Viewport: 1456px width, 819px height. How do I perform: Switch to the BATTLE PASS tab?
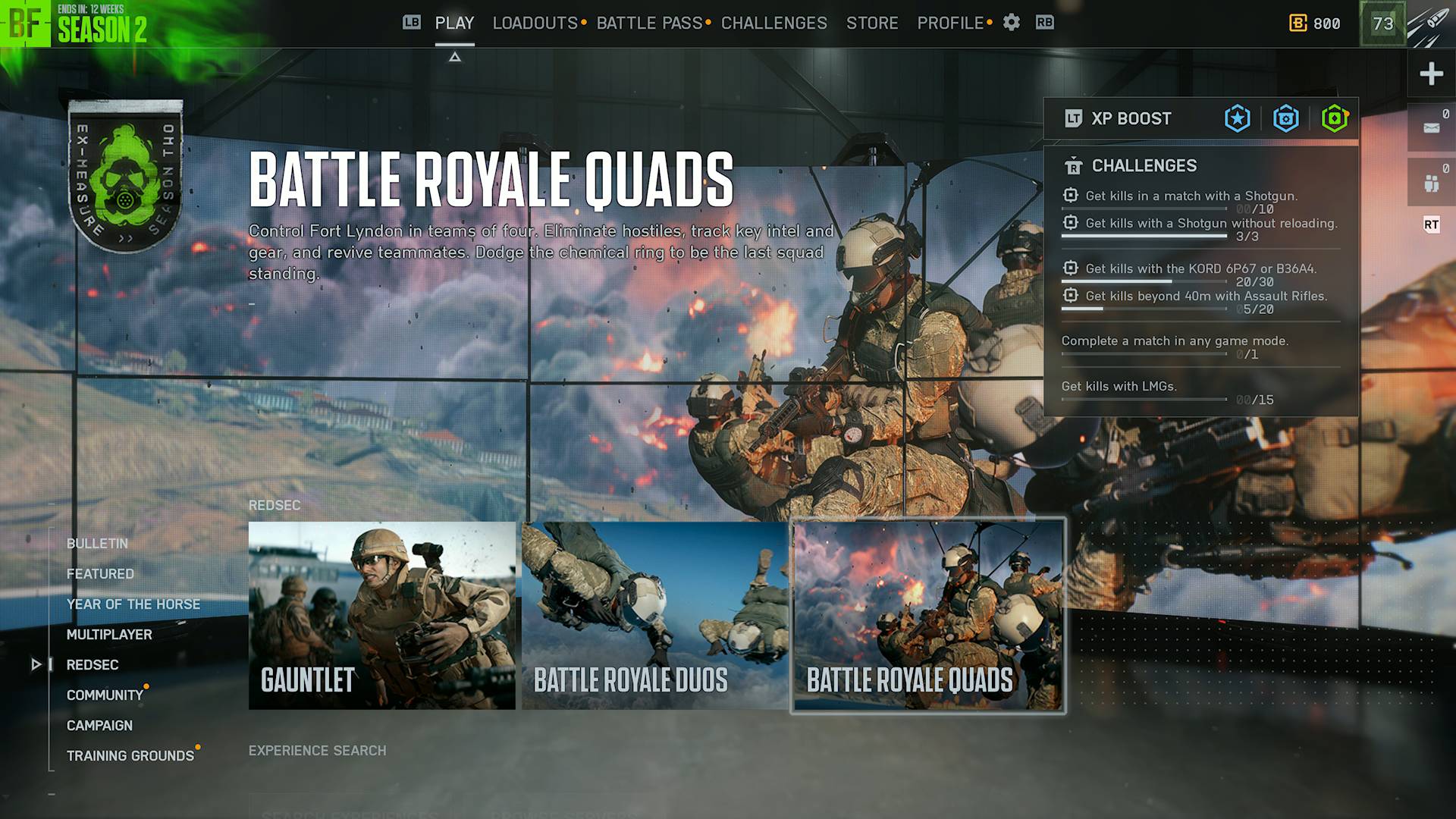pyautogui.click(x=648, y=23)
